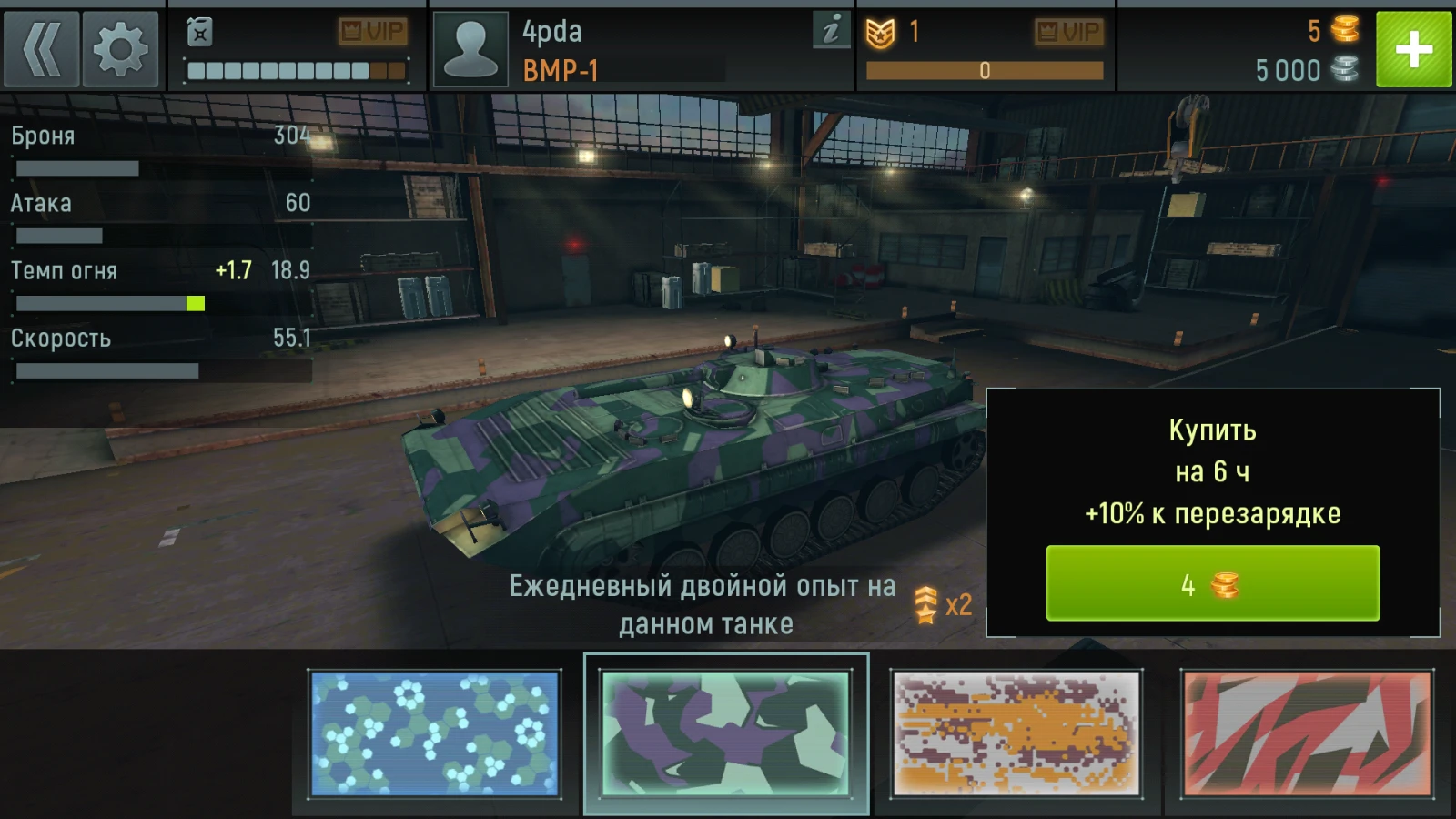This screenshot has height=819, width=1456.
Task: Open the rank chevron badge
Action: 880,34
